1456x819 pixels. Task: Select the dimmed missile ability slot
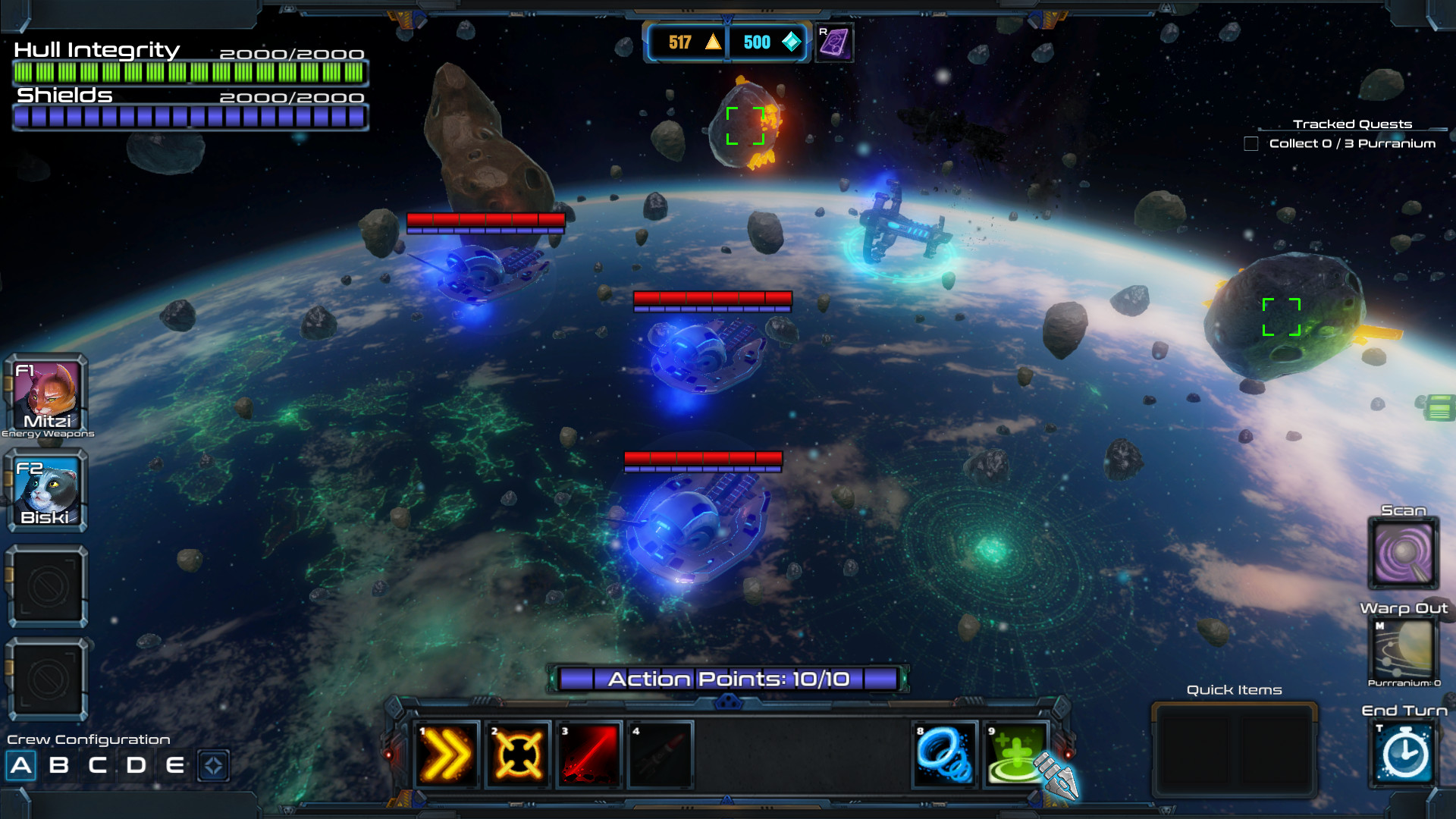[660, 755]
